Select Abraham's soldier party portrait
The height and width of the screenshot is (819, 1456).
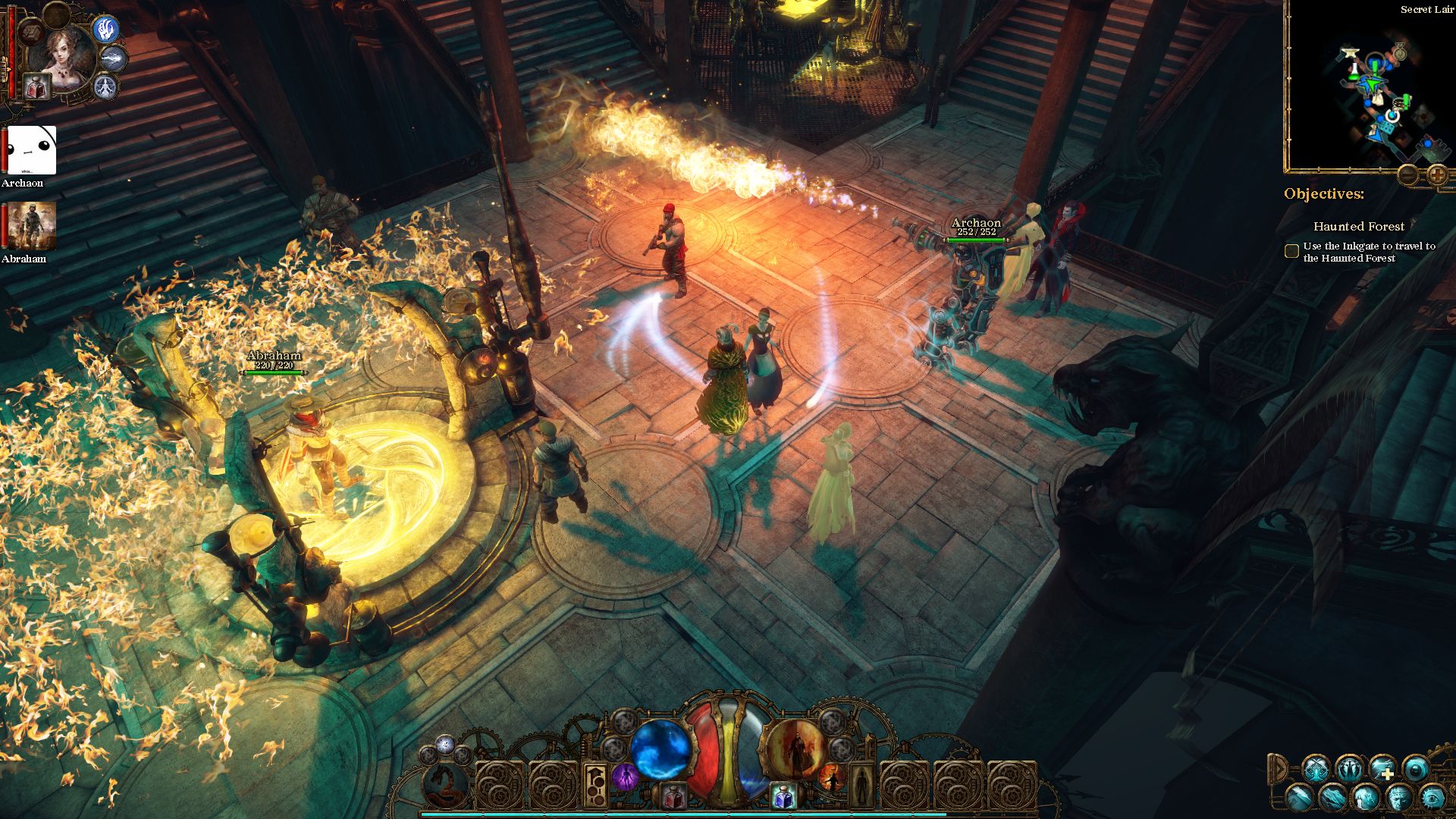point(32,226)
